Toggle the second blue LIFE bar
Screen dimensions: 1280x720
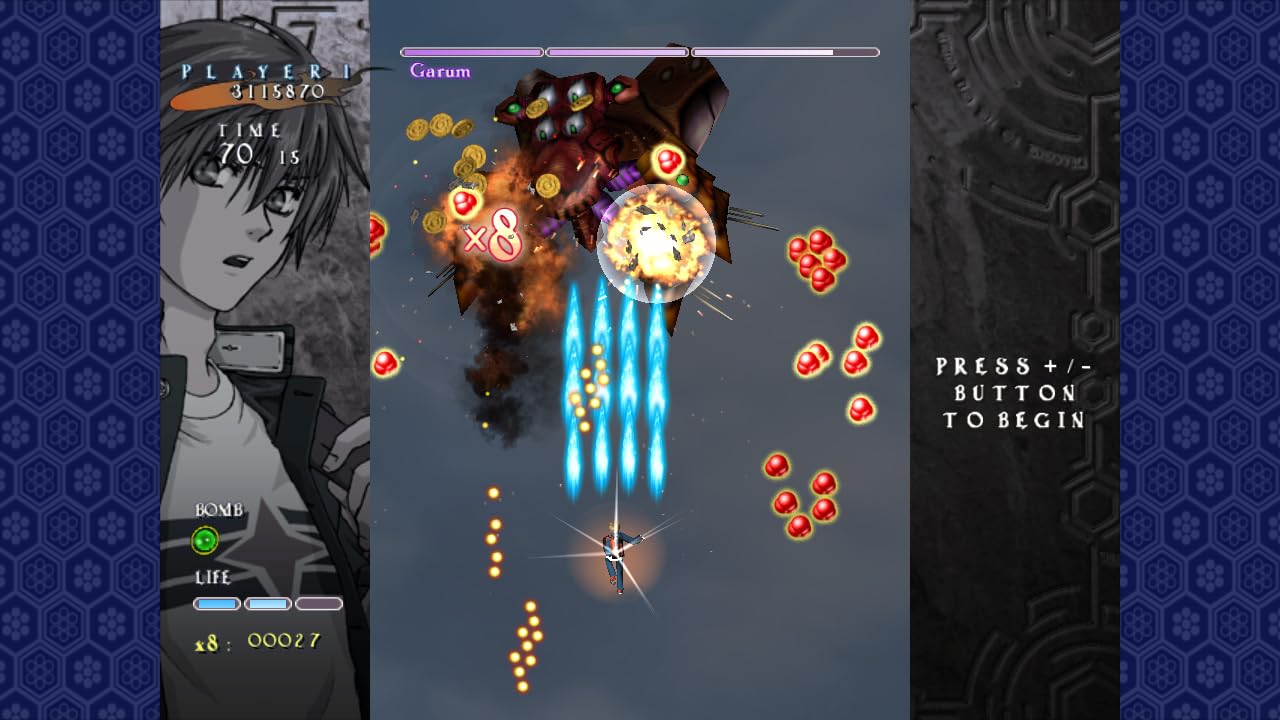click(267, 604)
